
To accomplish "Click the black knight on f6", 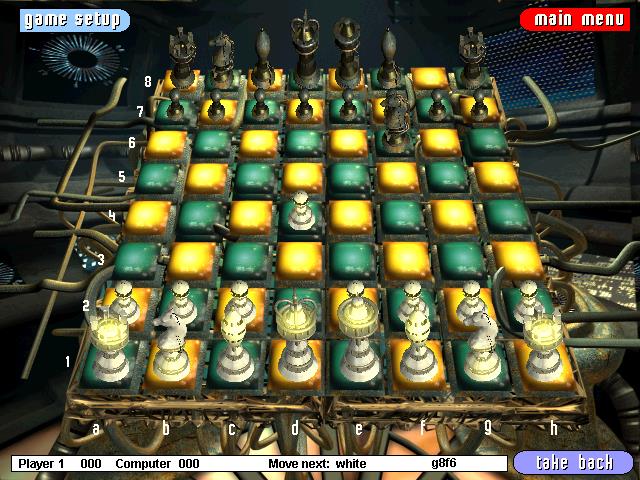I will 396,115.
